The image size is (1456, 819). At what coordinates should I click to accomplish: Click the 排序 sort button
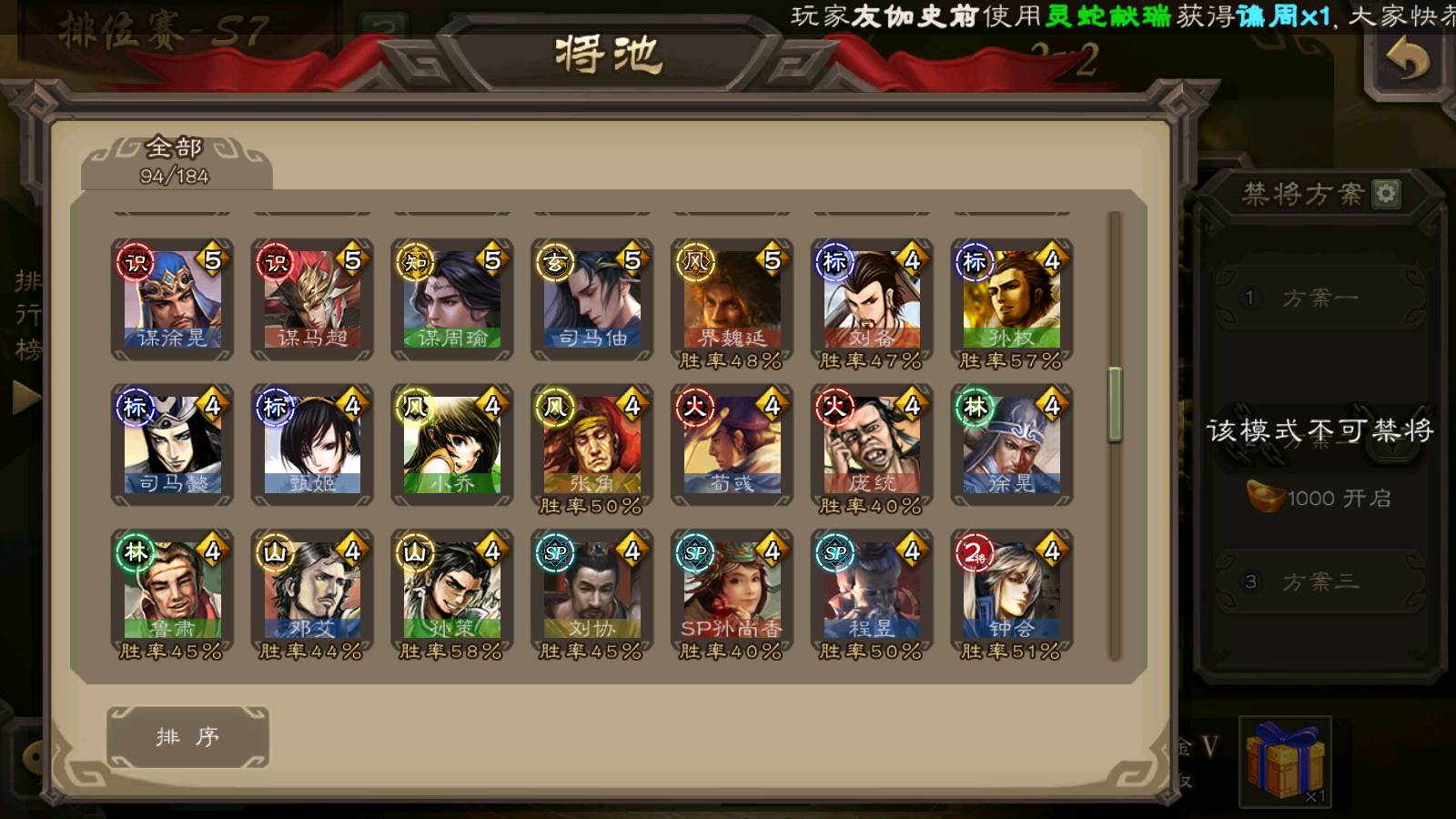tap(187, 737)
